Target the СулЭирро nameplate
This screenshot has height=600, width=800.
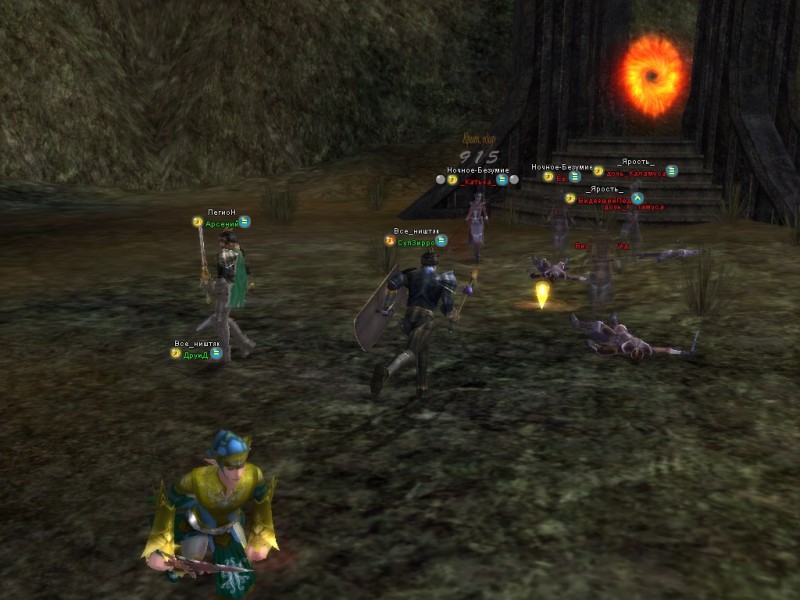click(x=415, y=241)
